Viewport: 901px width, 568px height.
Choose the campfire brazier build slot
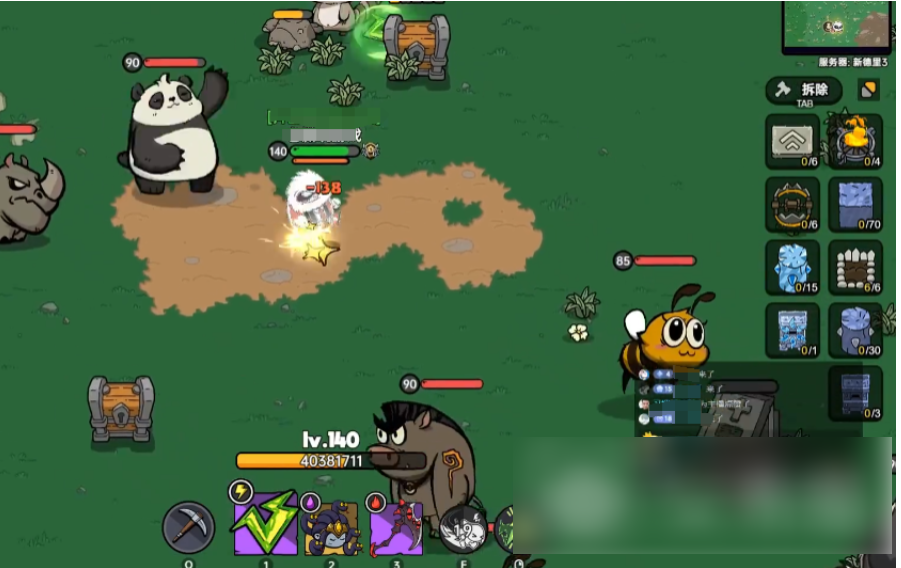coord(856,141)
